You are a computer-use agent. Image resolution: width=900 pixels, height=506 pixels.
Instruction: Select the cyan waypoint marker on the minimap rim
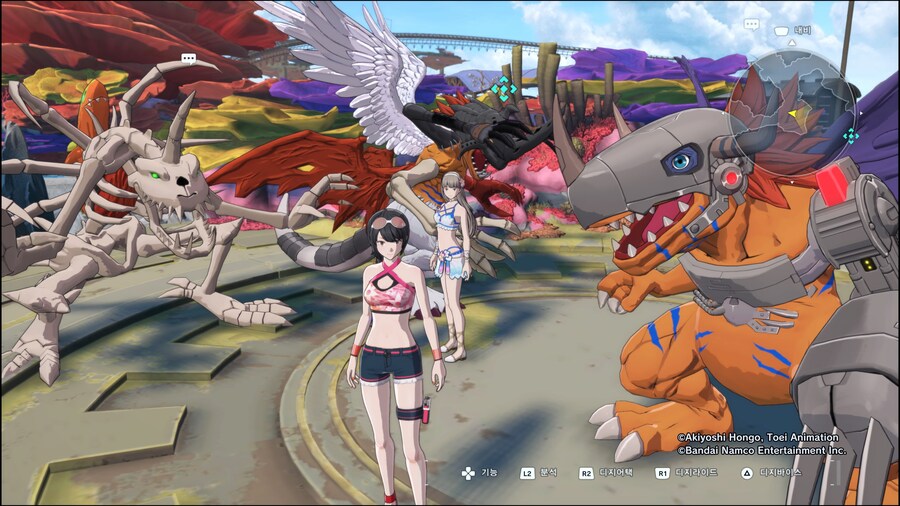coord(850,136)
